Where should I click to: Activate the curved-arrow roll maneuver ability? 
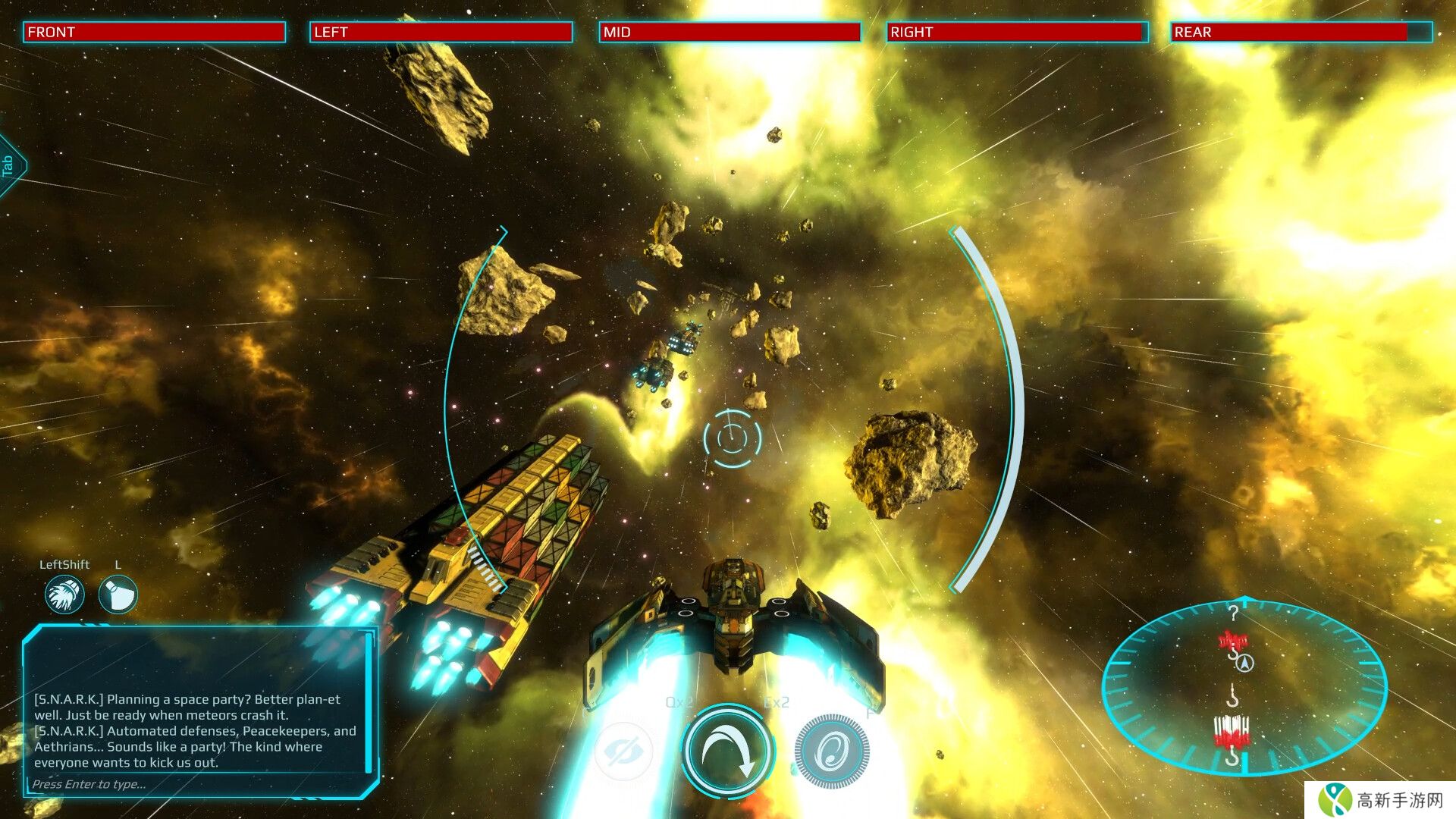pyautogui.click(x=726, y=751)
